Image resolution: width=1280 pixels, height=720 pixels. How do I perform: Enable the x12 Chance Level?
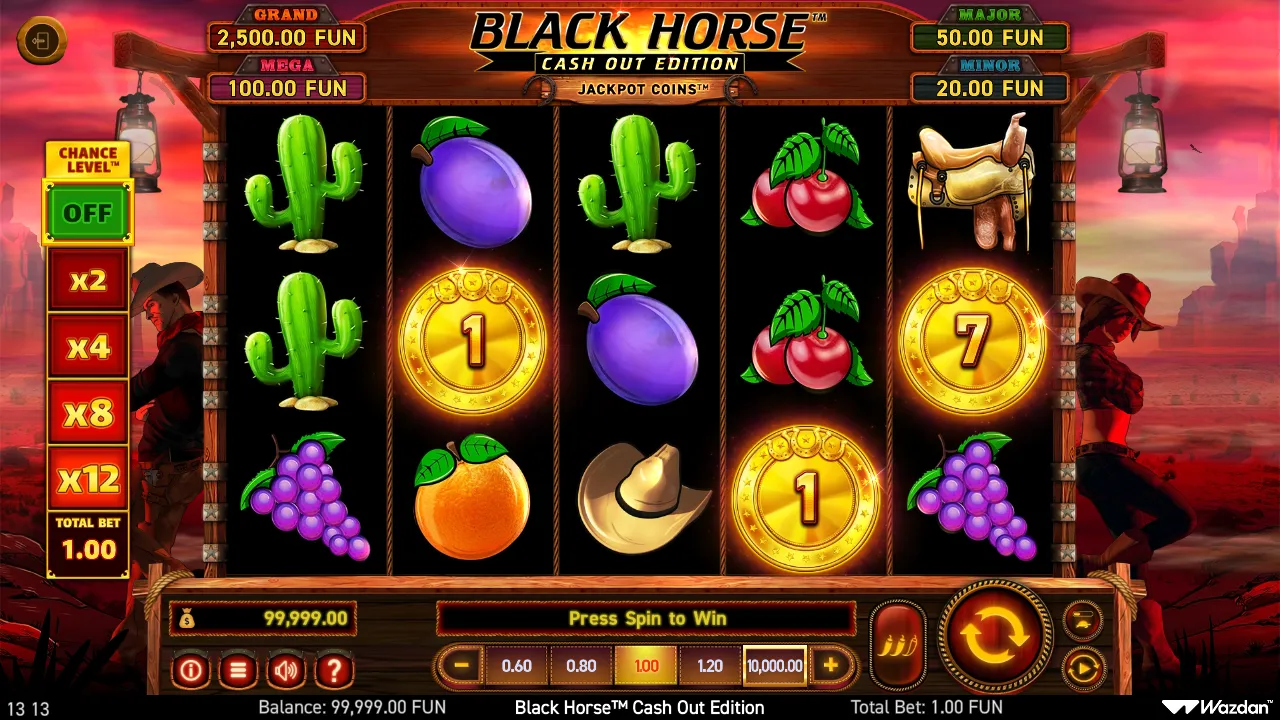(88, 479)
